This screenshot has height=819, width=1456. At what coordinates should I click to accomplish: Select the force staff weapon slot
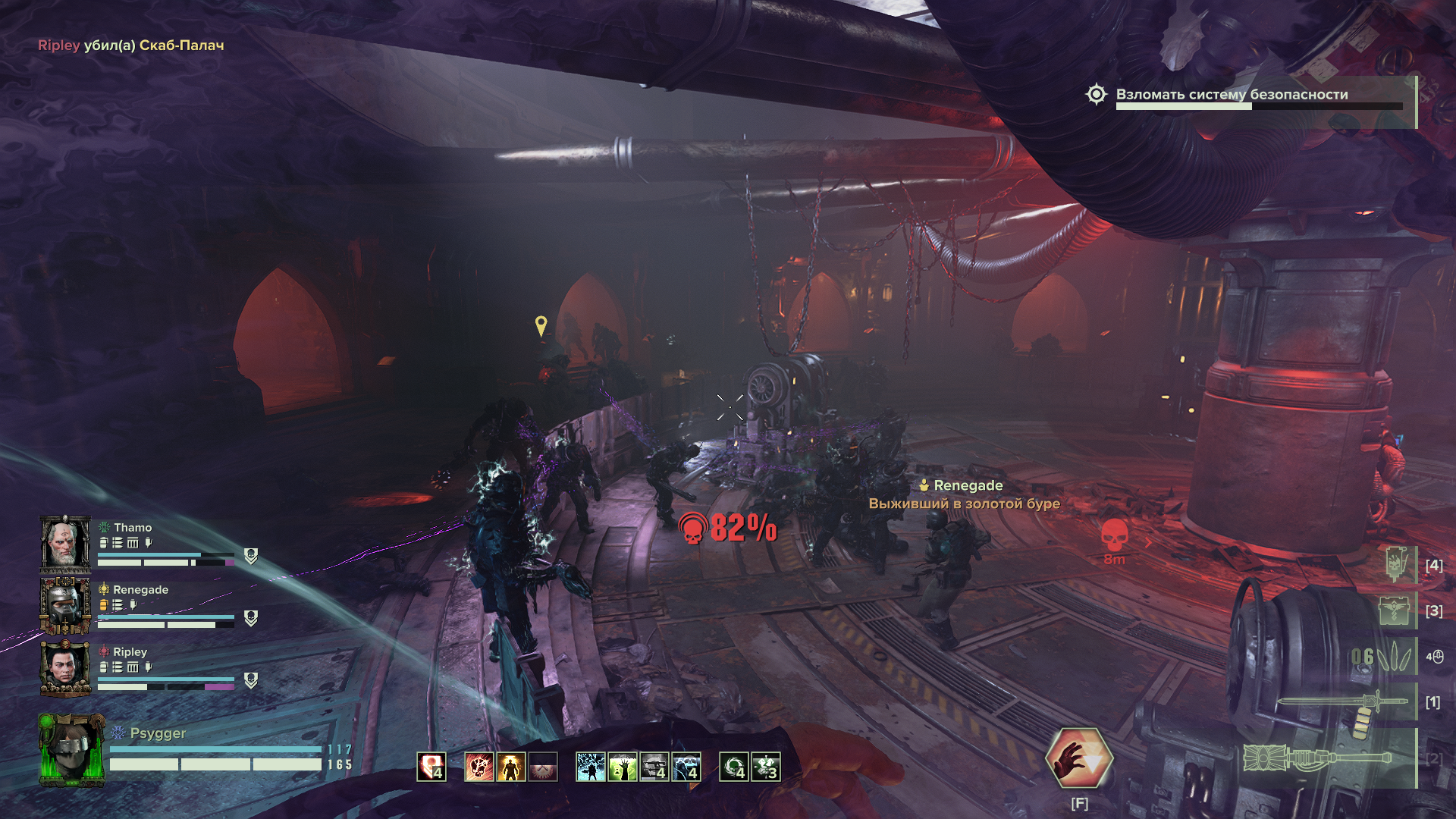click(x=1319, y=758)
